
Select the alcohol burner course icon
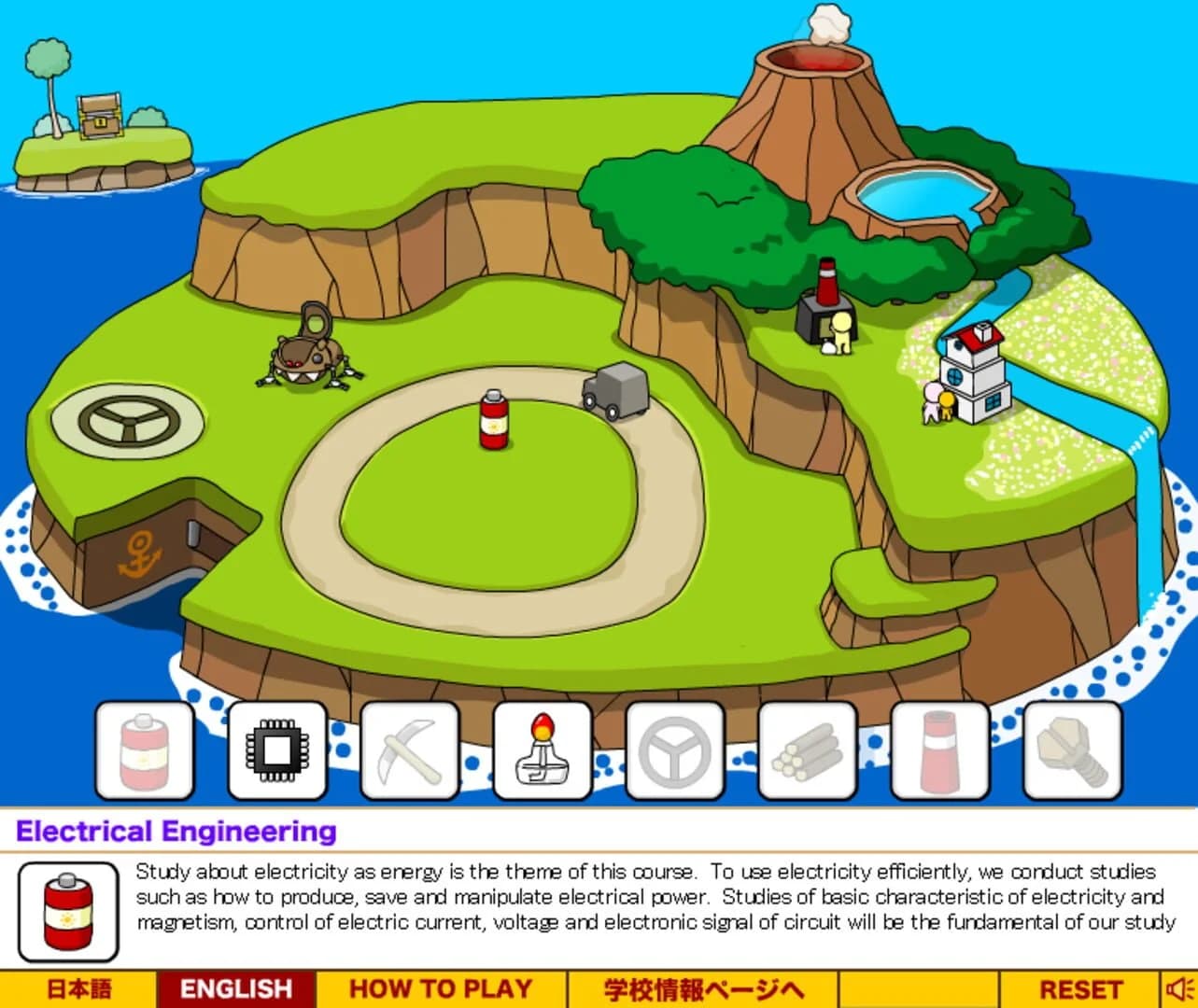[541, 749]
